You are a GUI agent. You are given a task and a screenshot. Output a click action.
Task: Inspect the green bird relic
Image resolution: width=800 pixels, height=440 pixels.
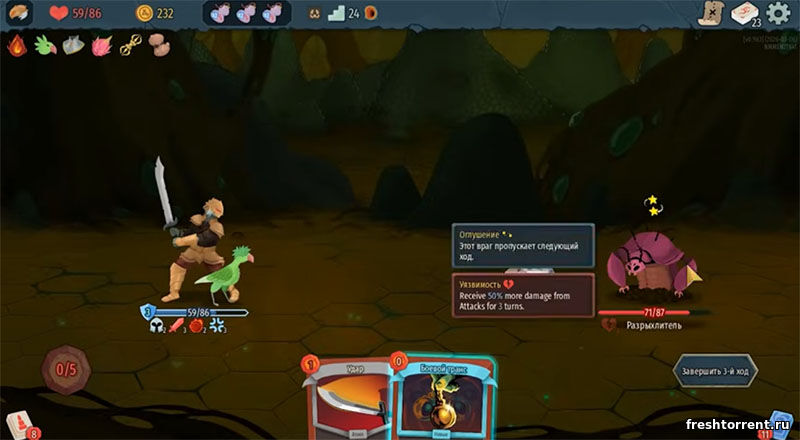click(44, 45)
